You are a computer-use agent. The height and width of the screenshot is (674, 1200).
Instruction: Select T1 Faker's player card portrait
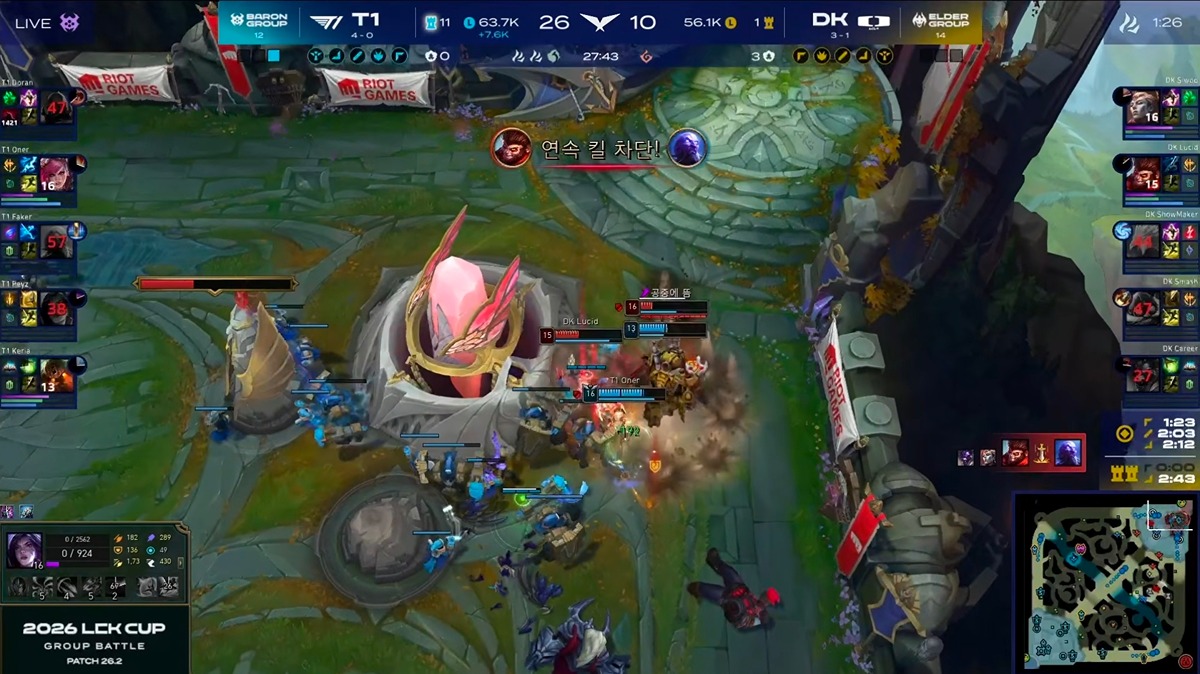(56, 241)
